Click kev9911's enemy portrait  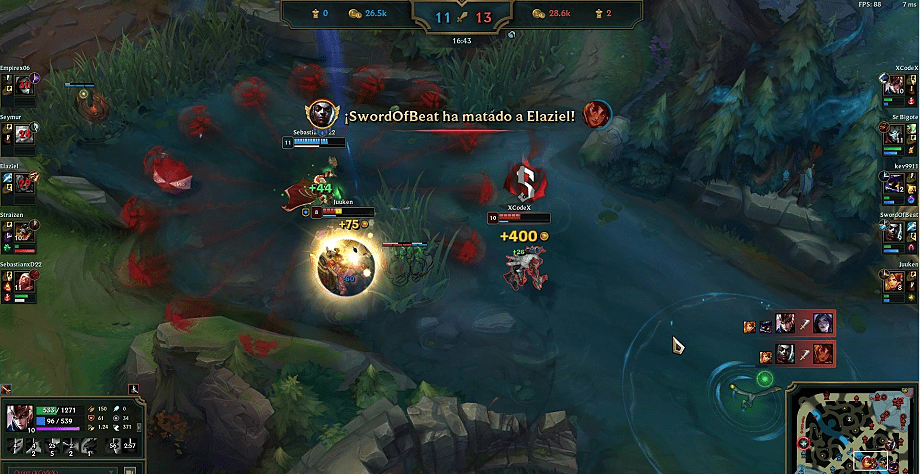894,183
